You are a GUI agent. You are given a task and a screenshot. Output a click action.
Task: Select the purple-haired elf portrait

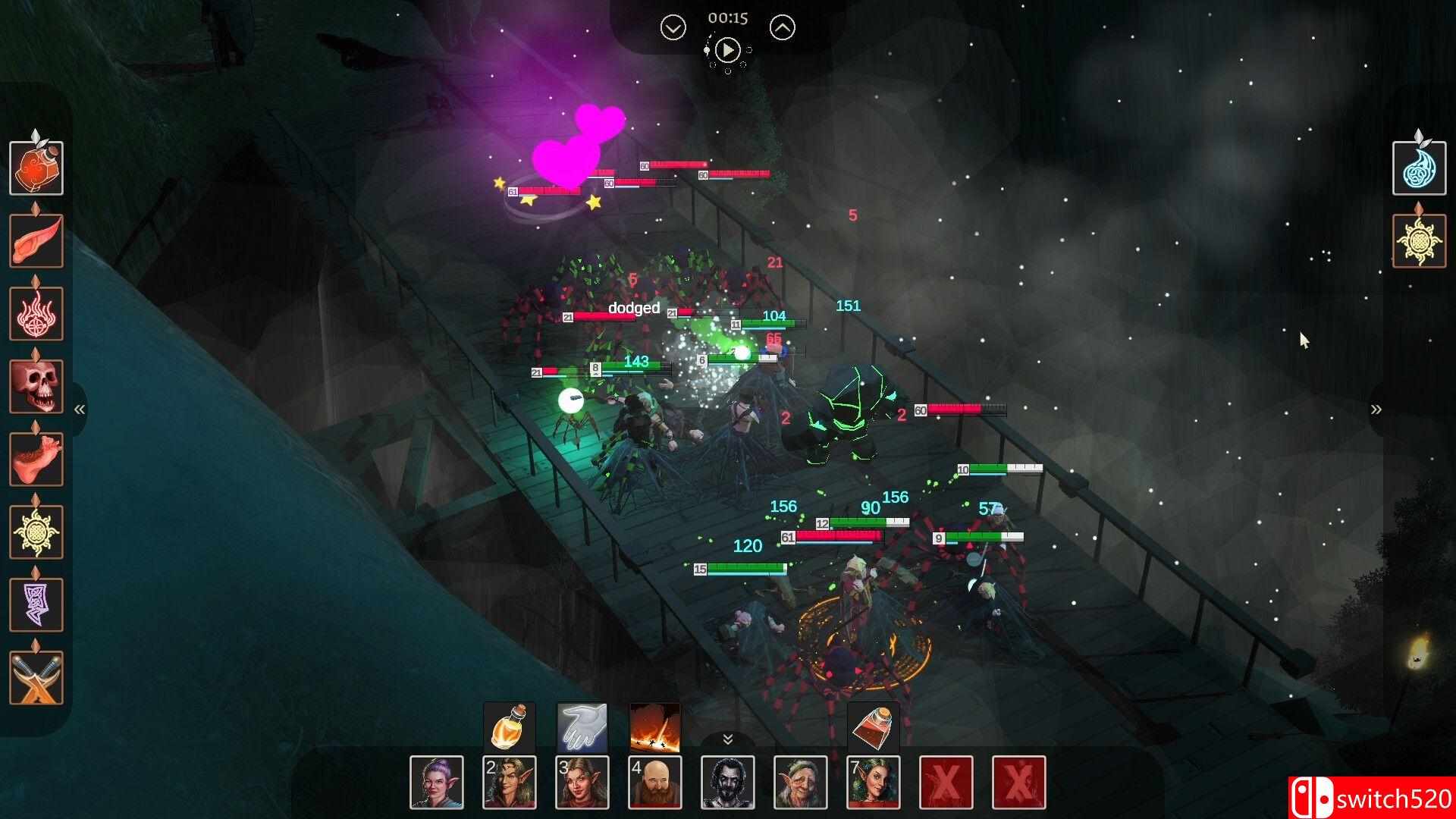437,782
